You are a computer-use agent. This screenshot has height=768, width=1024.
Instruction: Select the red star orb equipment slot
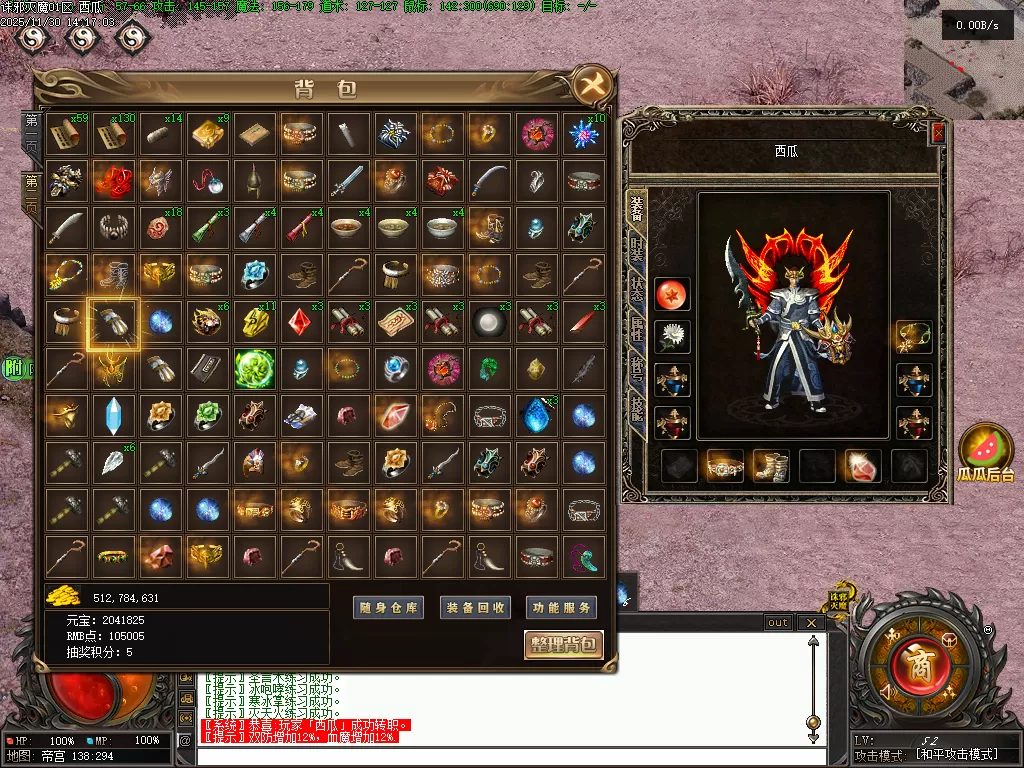(671, 294)
